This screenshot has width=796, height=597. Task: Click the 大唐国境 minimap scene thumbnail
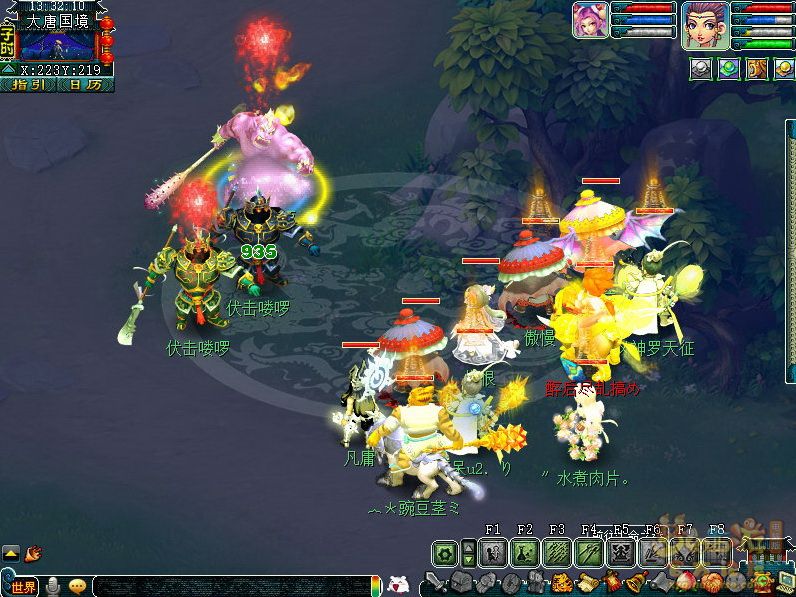coord(58,46)
